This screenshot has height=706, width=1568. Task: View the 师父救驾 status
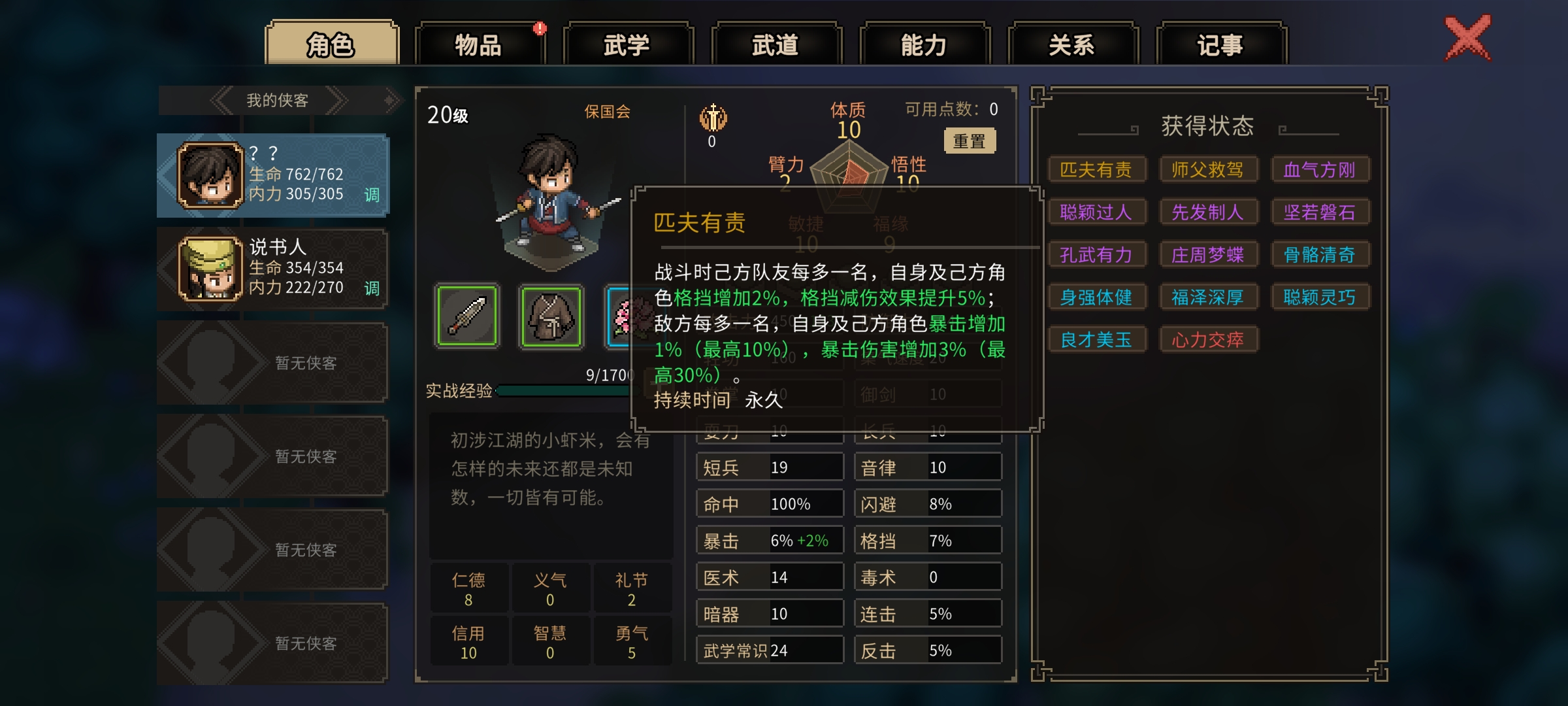coord(1207,169)
